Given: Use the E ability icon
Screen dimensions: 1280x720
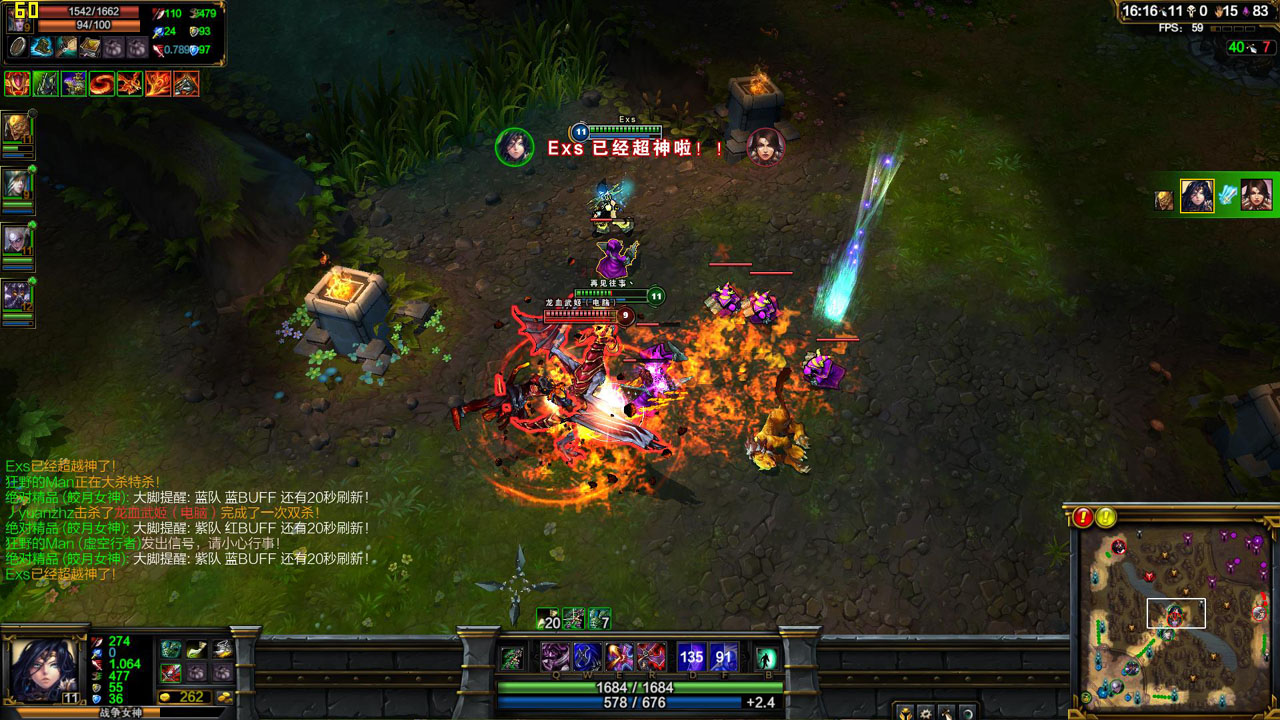Looking at the screenshot, I should 620,657.
